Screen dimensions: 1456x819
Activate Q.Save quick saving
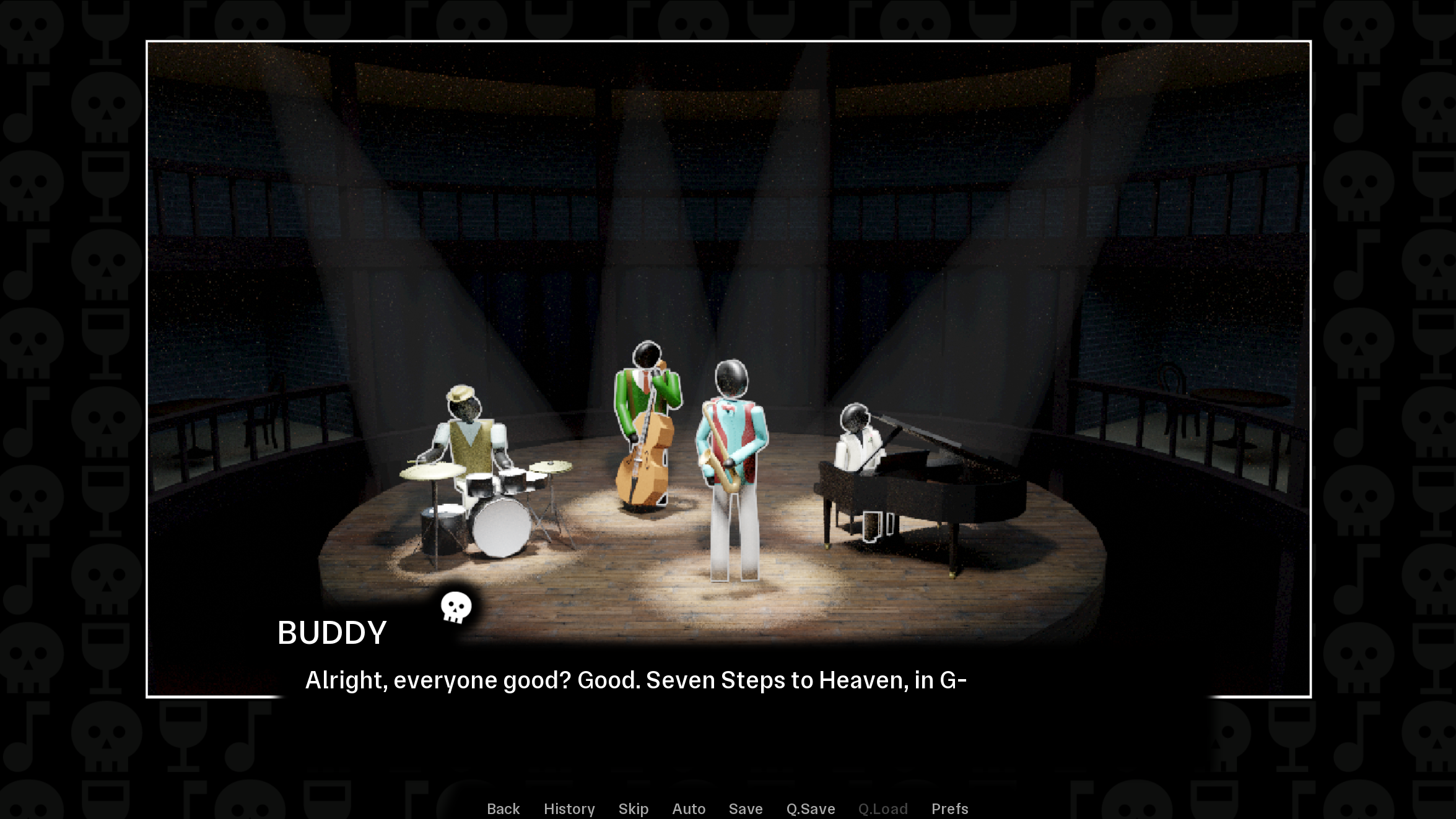point(810,808)
